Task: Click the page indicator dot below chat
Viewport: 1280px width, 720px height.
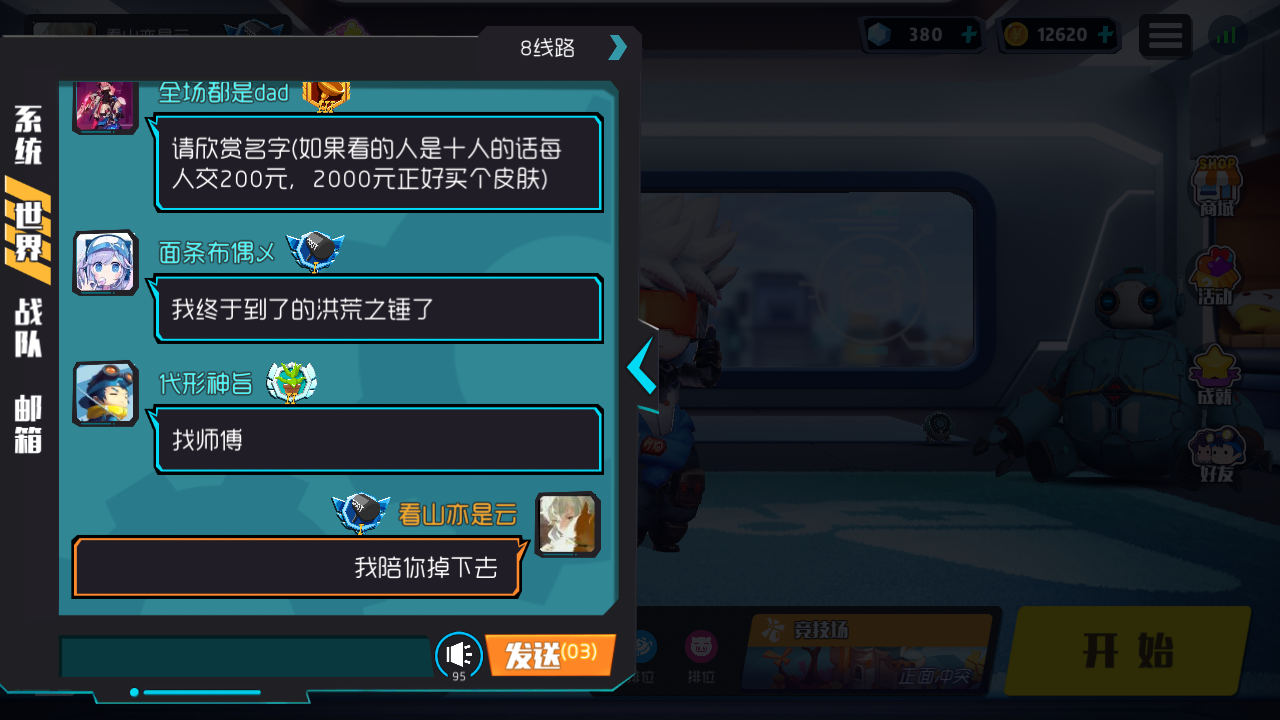Action: (135, 690)
